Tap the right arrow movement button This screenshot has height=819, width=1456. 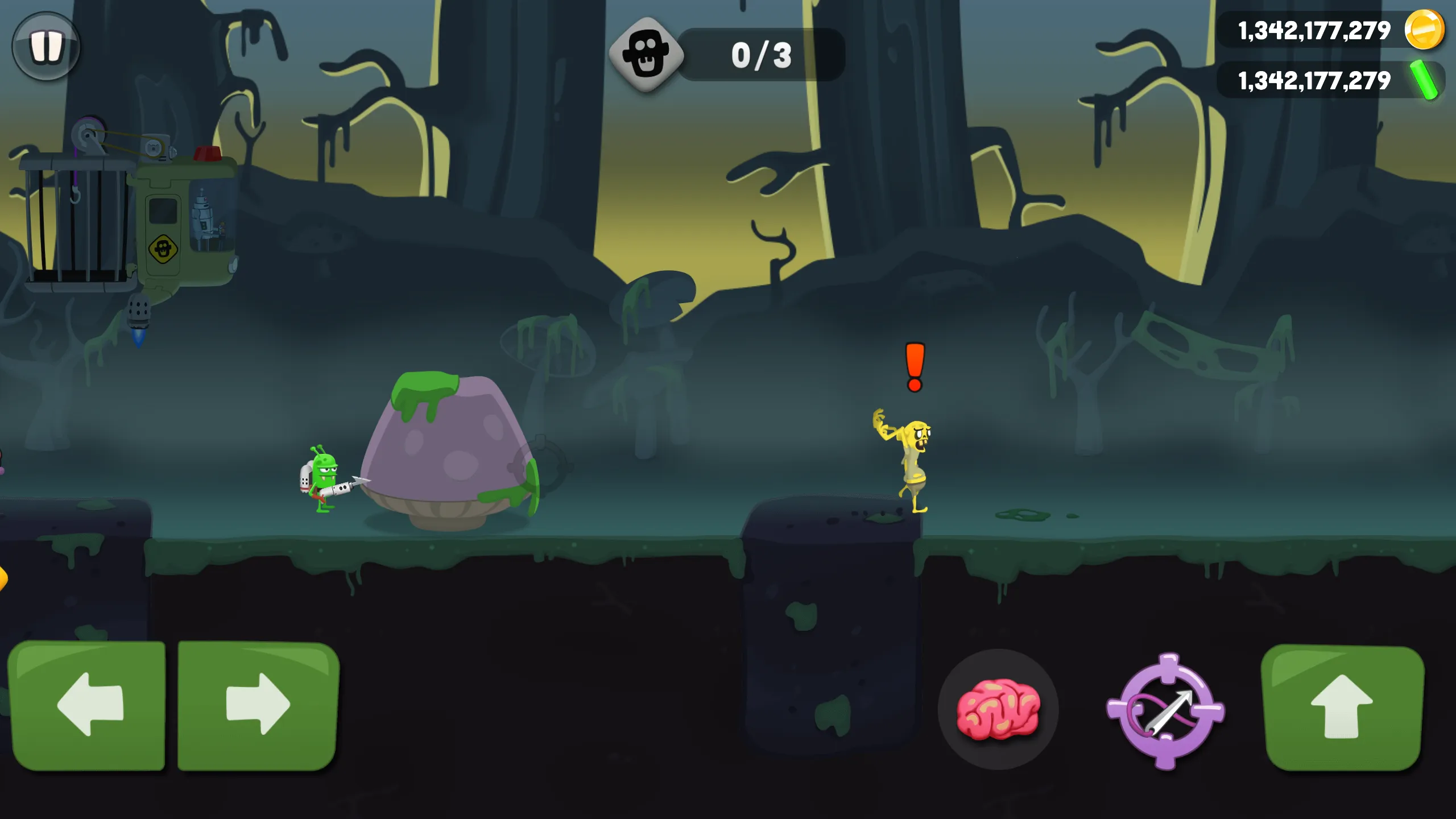pos(259,705)
